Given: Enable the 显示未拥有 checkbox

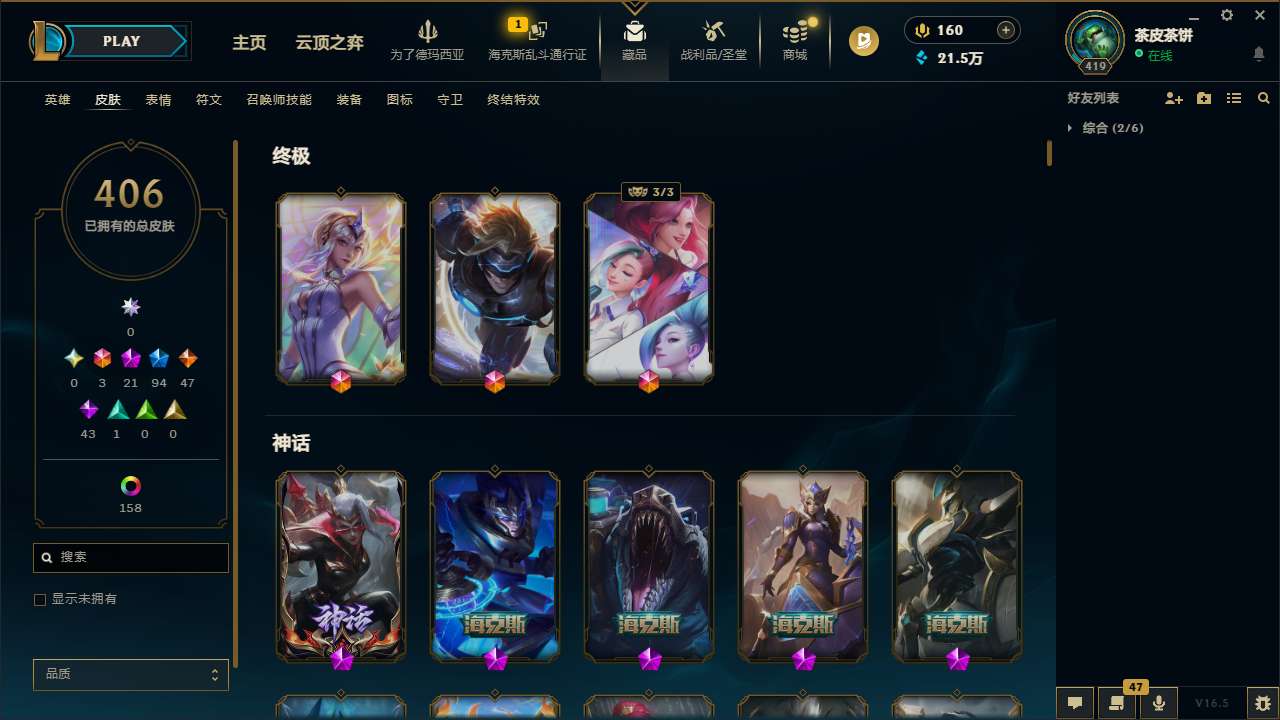Looking at the screenshot, I should pyautogui.click(x=40, y=599).
